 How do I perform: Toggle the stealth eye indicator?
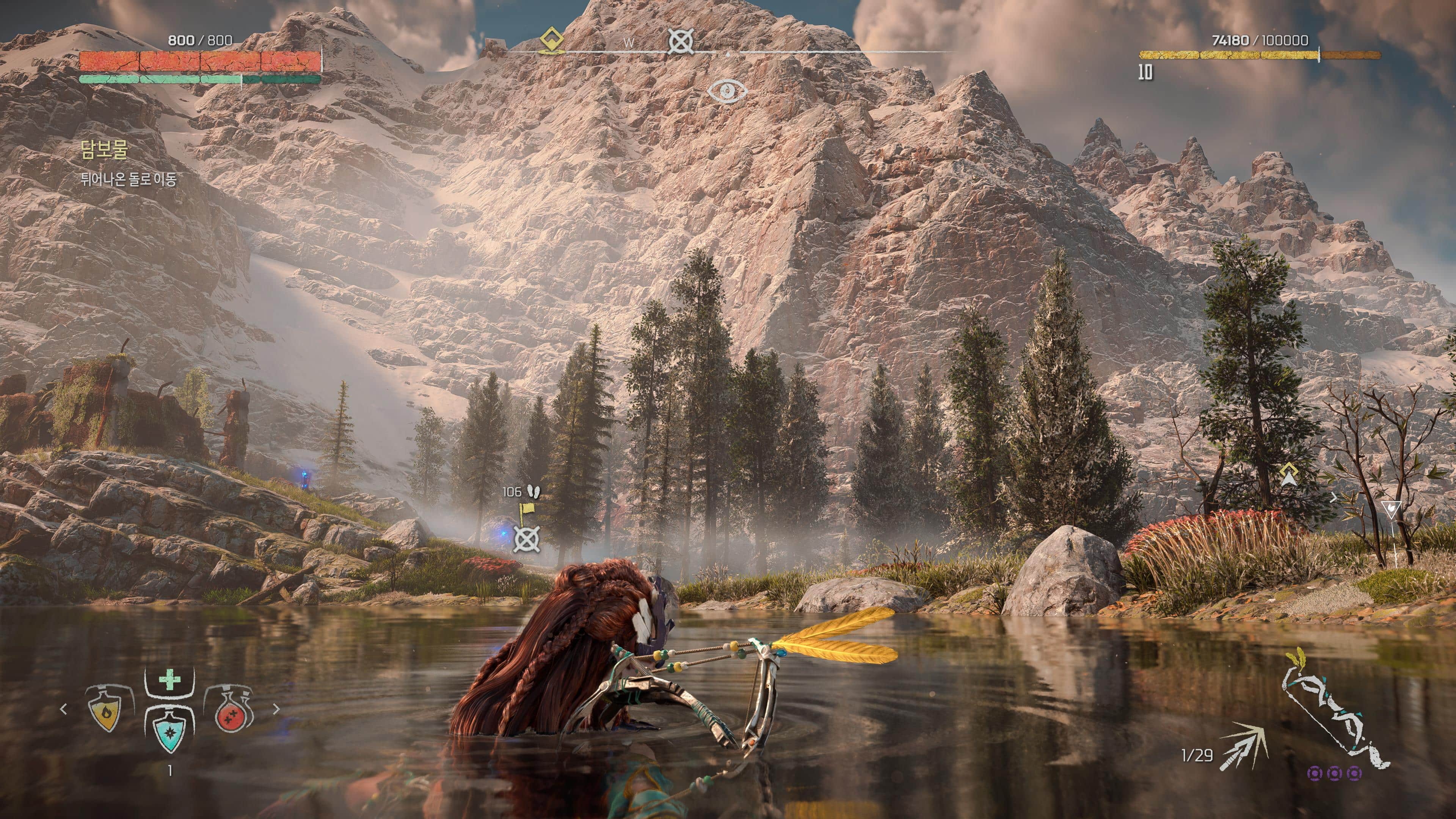pos(728,91)
